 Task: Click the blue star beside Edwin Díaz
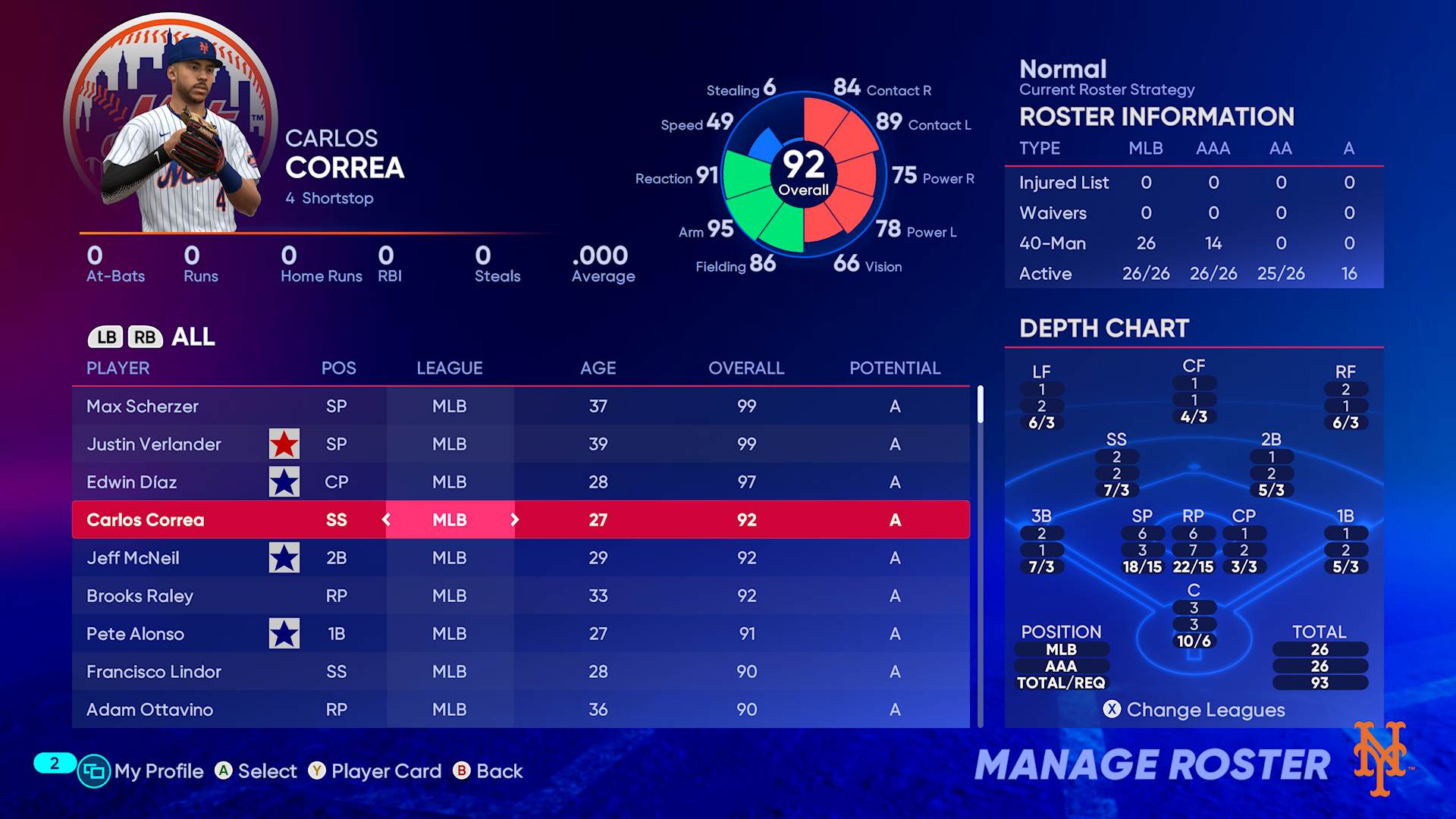284,482
